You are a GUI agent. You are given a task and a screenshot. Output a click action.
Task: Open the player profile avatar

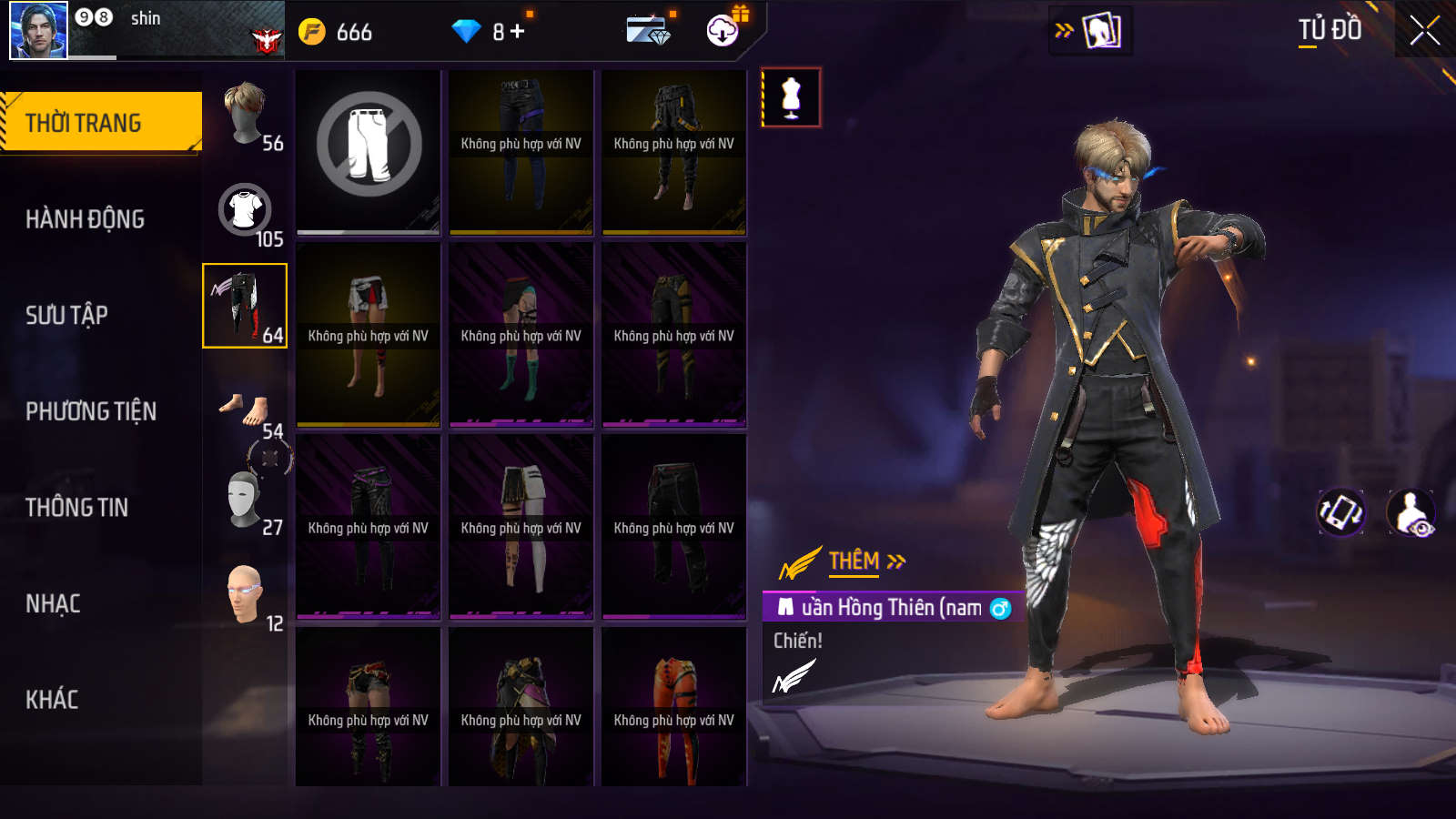coord(38,30)
